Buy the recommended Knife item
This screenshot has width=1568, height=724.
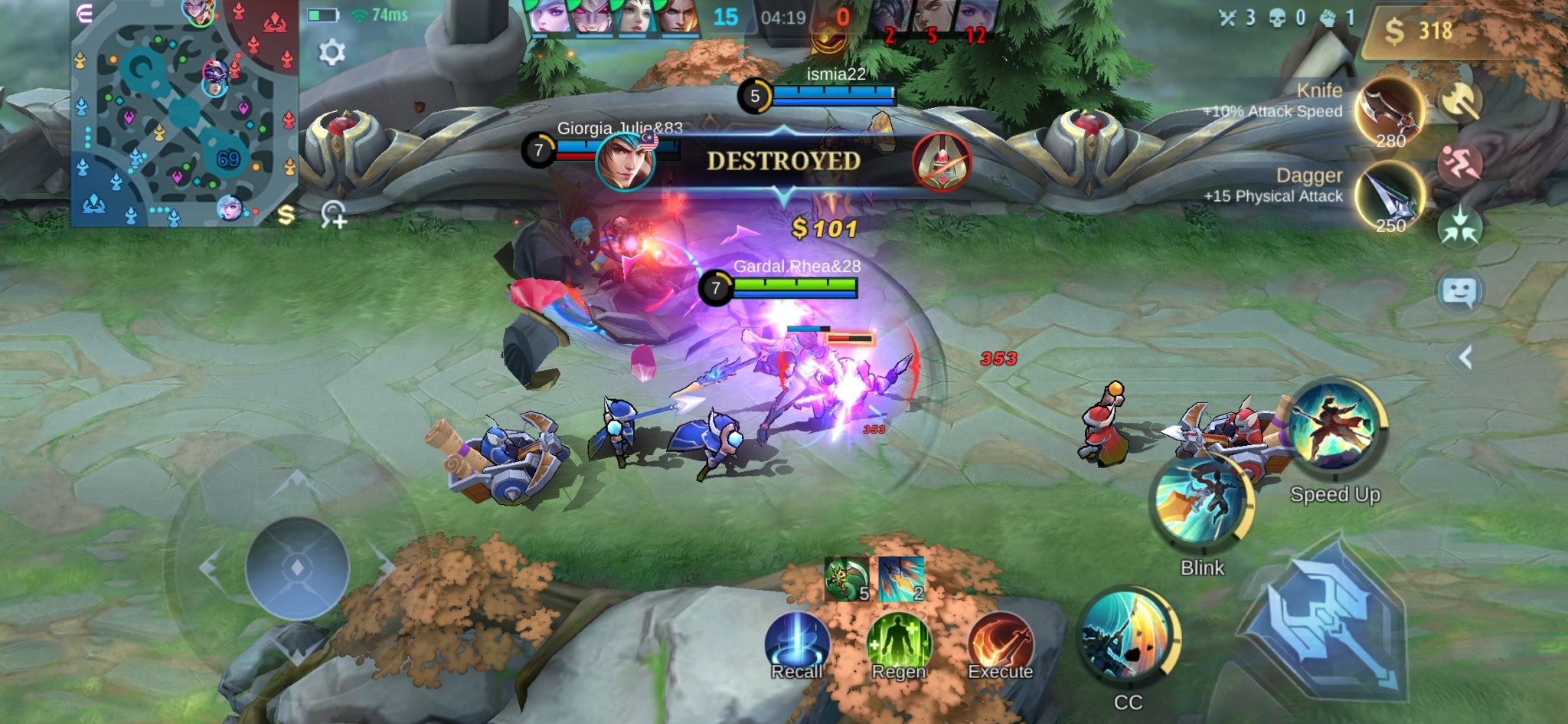tap(1390, 113)
